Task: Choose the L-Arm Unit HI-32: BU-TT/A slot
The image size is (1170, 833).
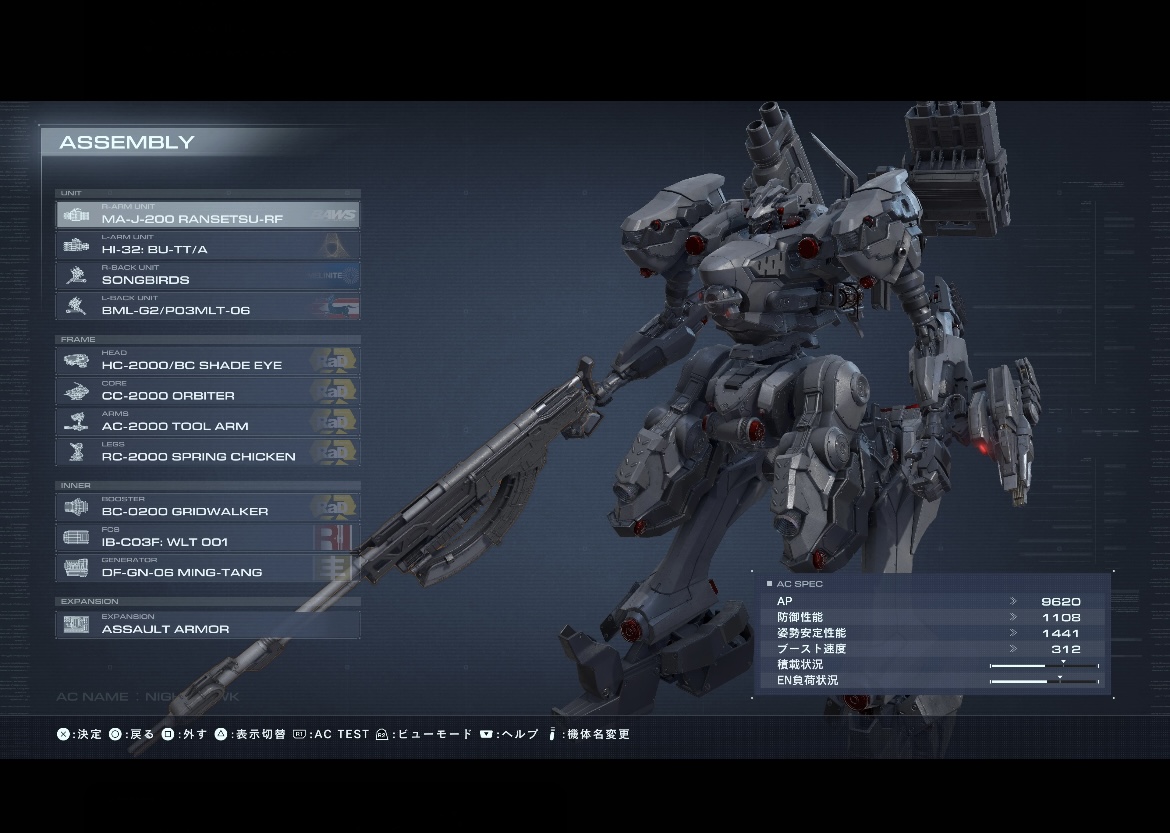Action: point(208,245)
